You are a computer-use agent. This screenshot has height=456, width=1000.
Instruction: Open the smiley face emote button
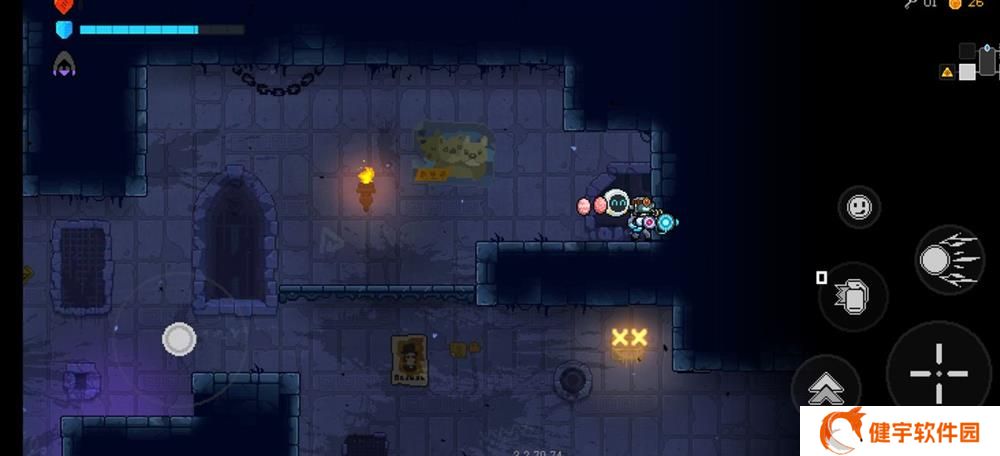858,208
